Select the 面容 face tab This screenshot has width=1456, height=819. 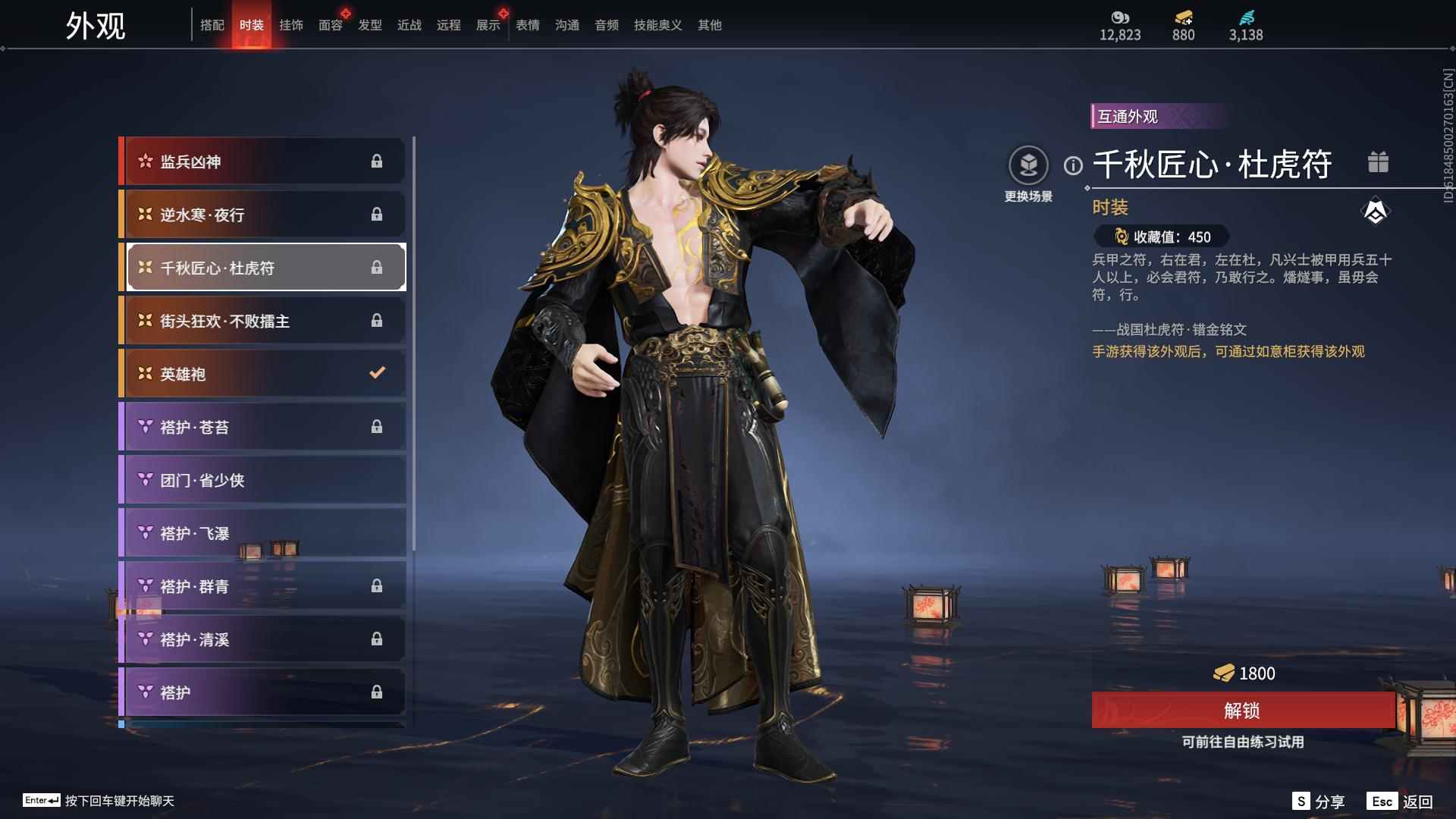pyautogui.click(x=330, y=25)
